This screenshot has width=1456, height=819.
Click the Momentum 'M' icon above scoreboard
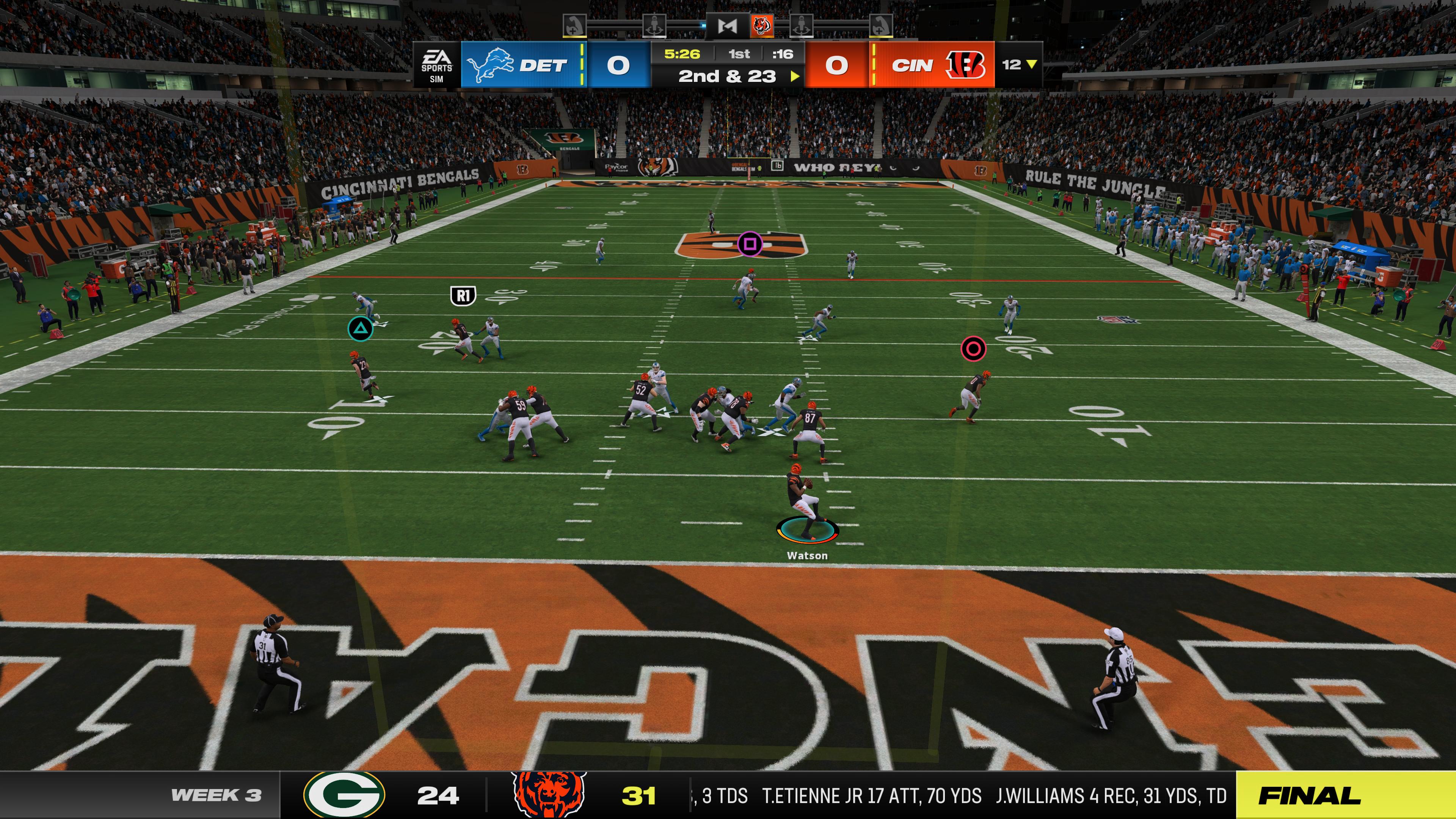click(728, 26)
